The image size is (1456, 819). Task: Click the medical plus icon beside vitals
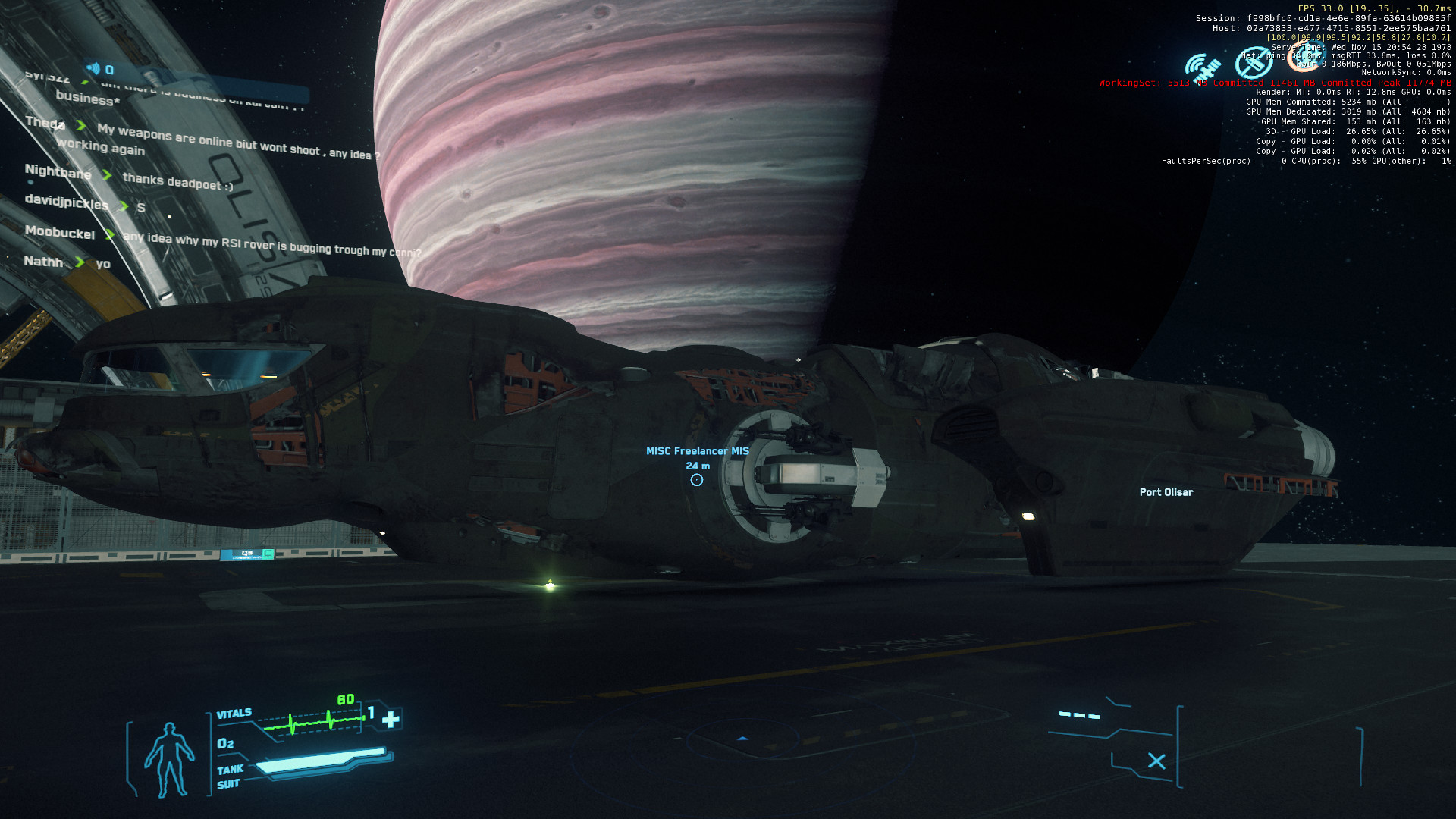(391, 719)
